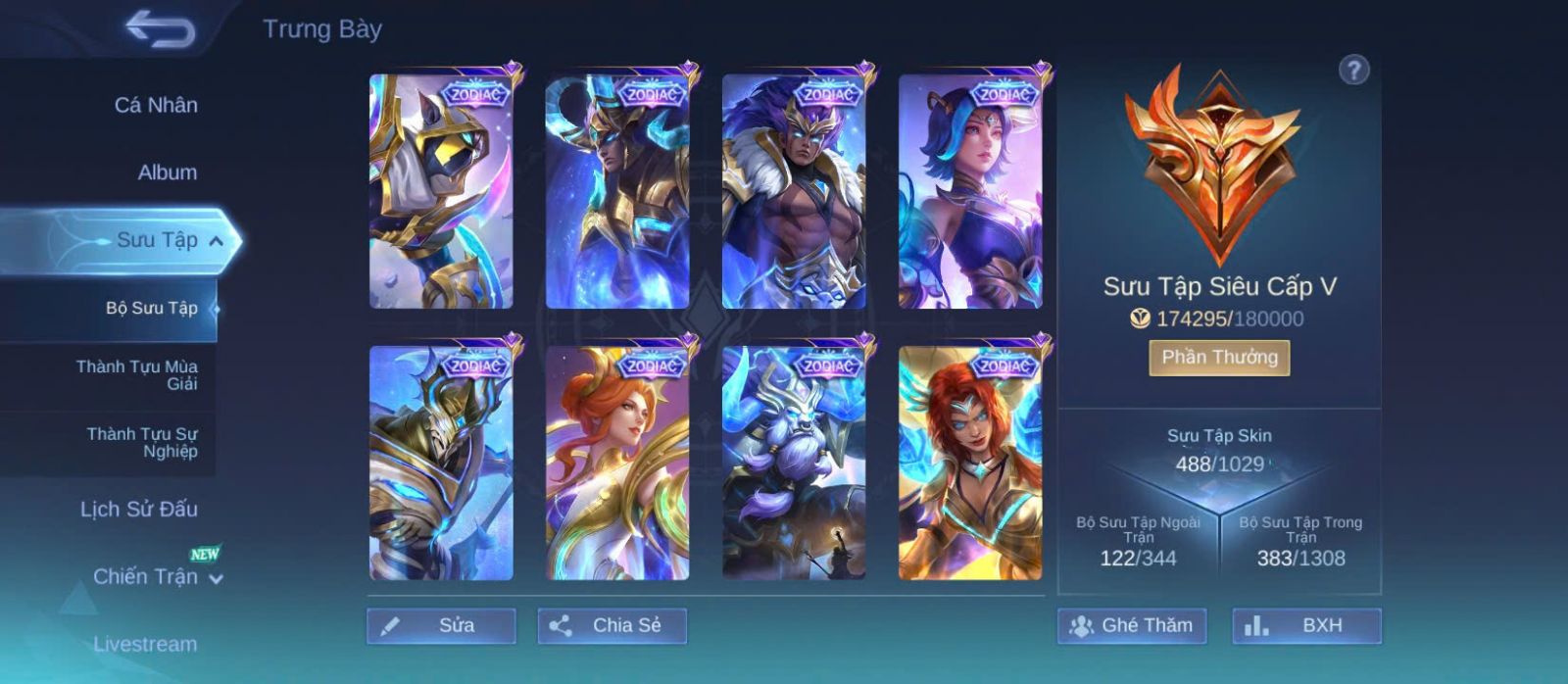The image size is (1568, 684).
Task: Collapse the Sưu Tập section
Action: coord(216,241)
